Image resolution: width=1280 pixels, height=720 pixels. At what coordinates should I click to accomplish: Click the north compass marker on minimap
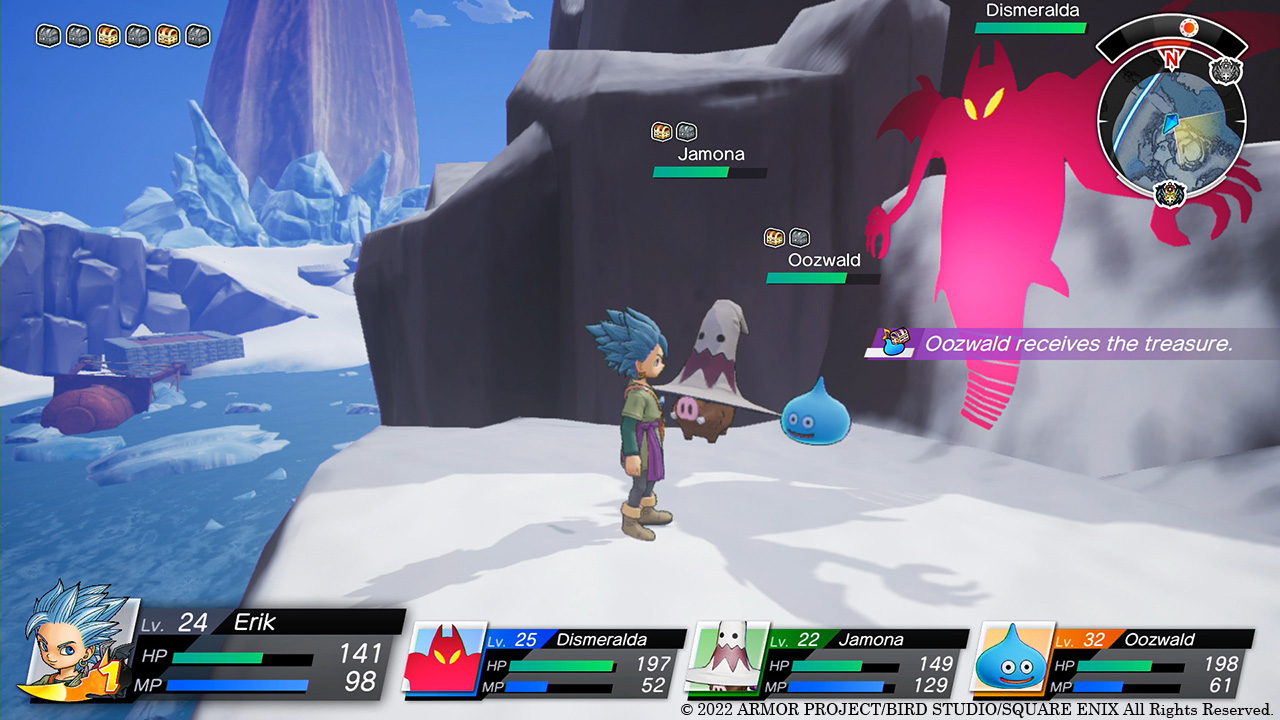click(x=1171, y=59)
